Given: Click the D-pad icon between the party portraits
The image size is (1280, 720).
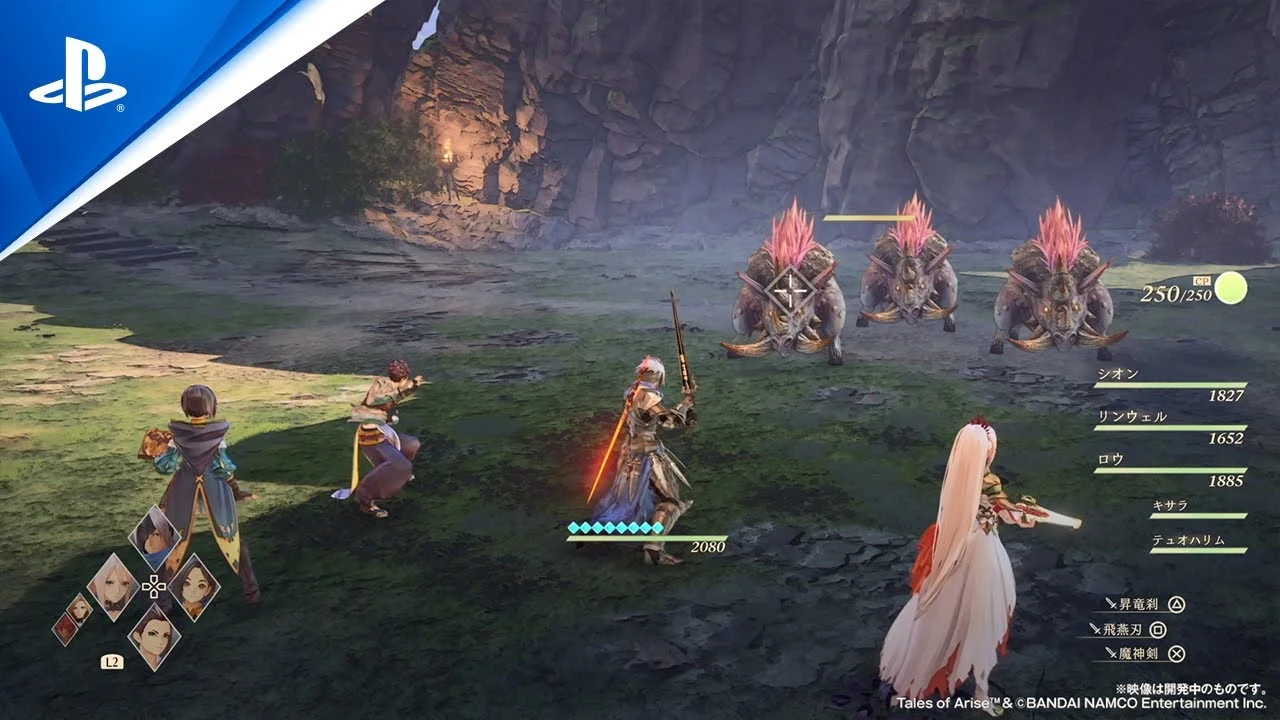Looking at the screenshot, I should (x=154, y=586).
